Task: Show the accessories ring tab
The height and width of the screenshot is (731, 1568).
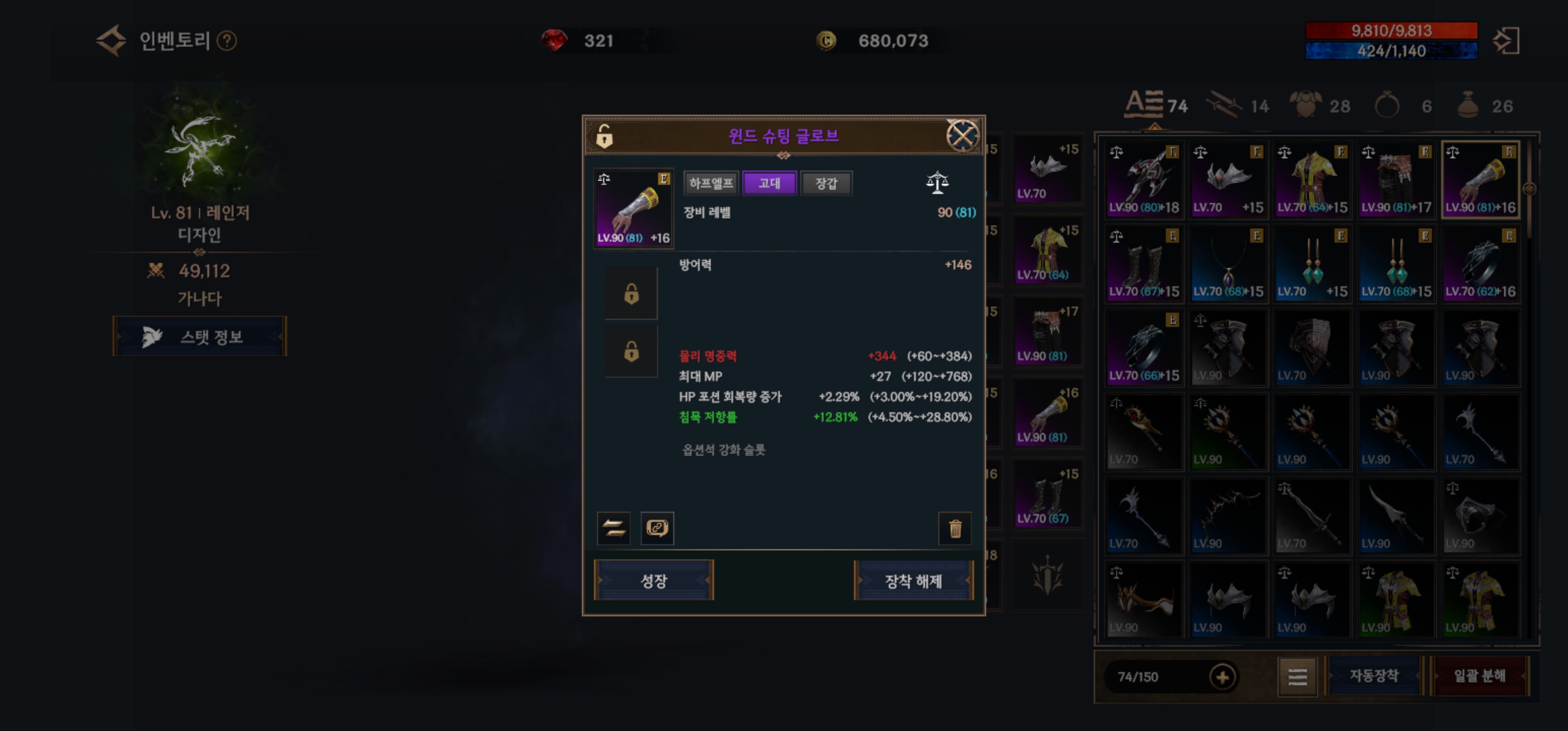Action: [1387, 106]
